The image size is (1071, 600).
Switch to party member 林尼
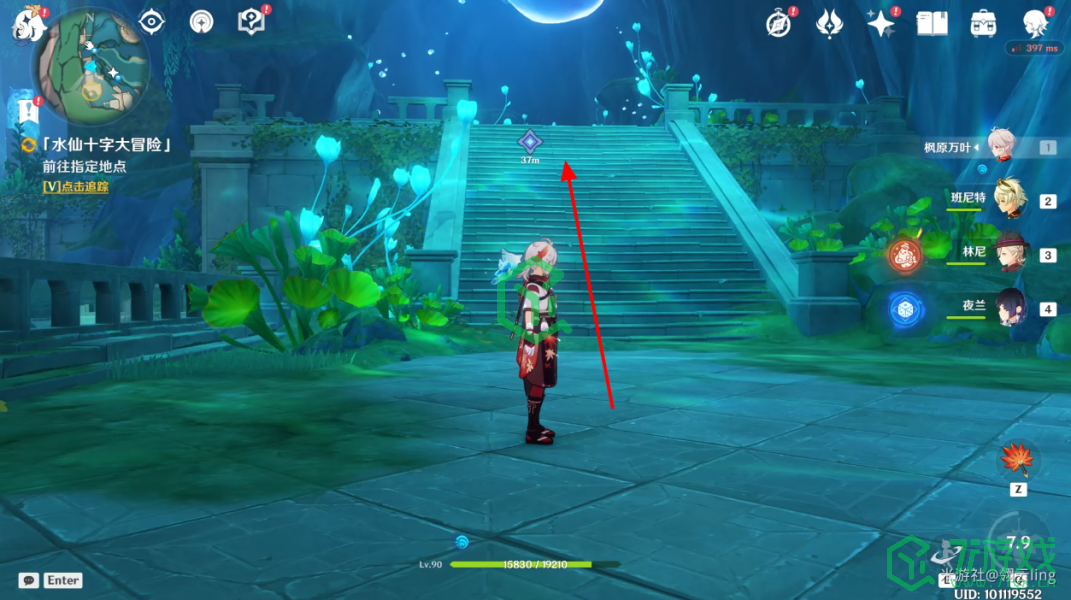coord(1010,253)
